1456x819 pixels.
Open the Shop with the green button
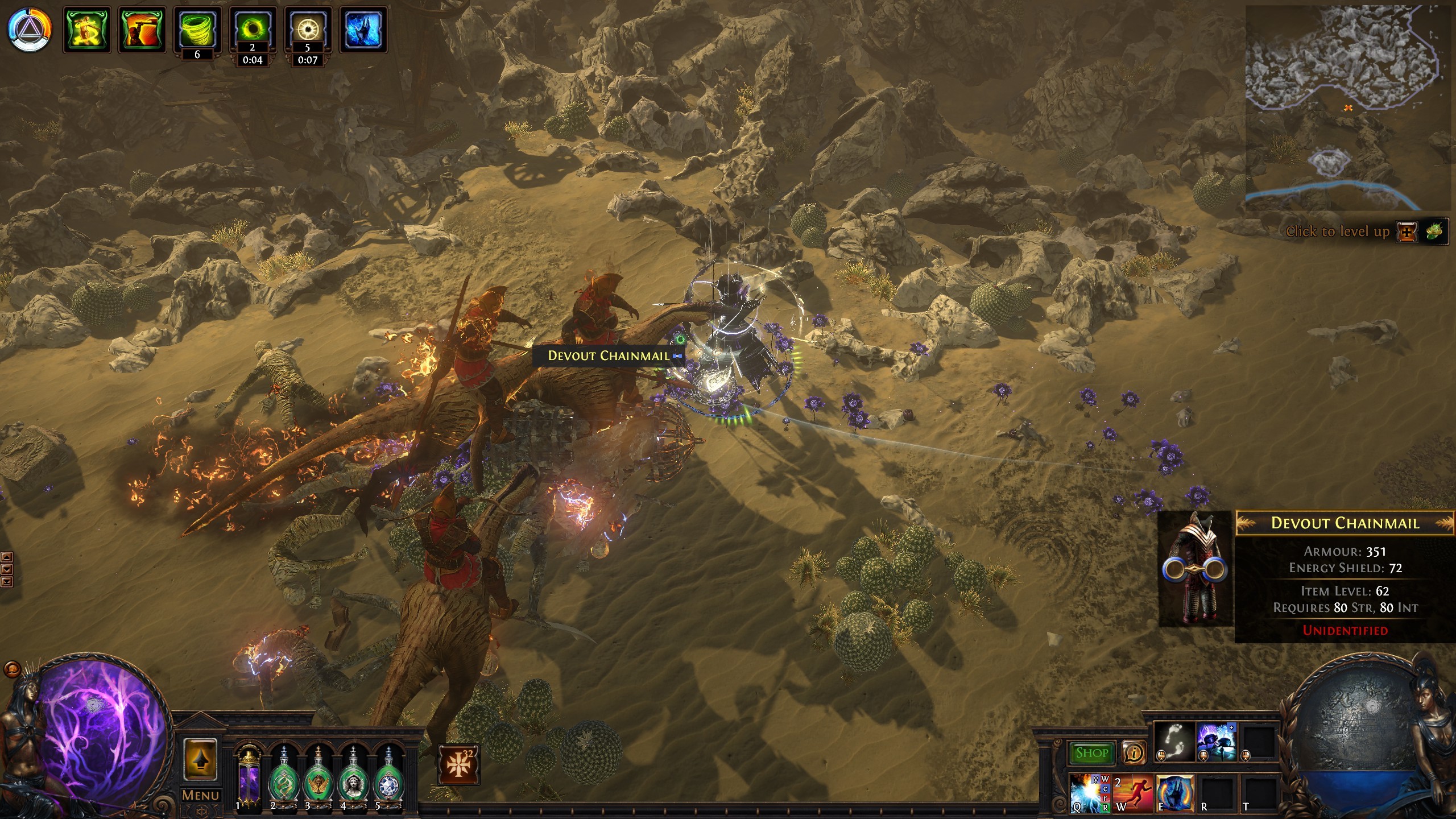[x=1093, y=753]
